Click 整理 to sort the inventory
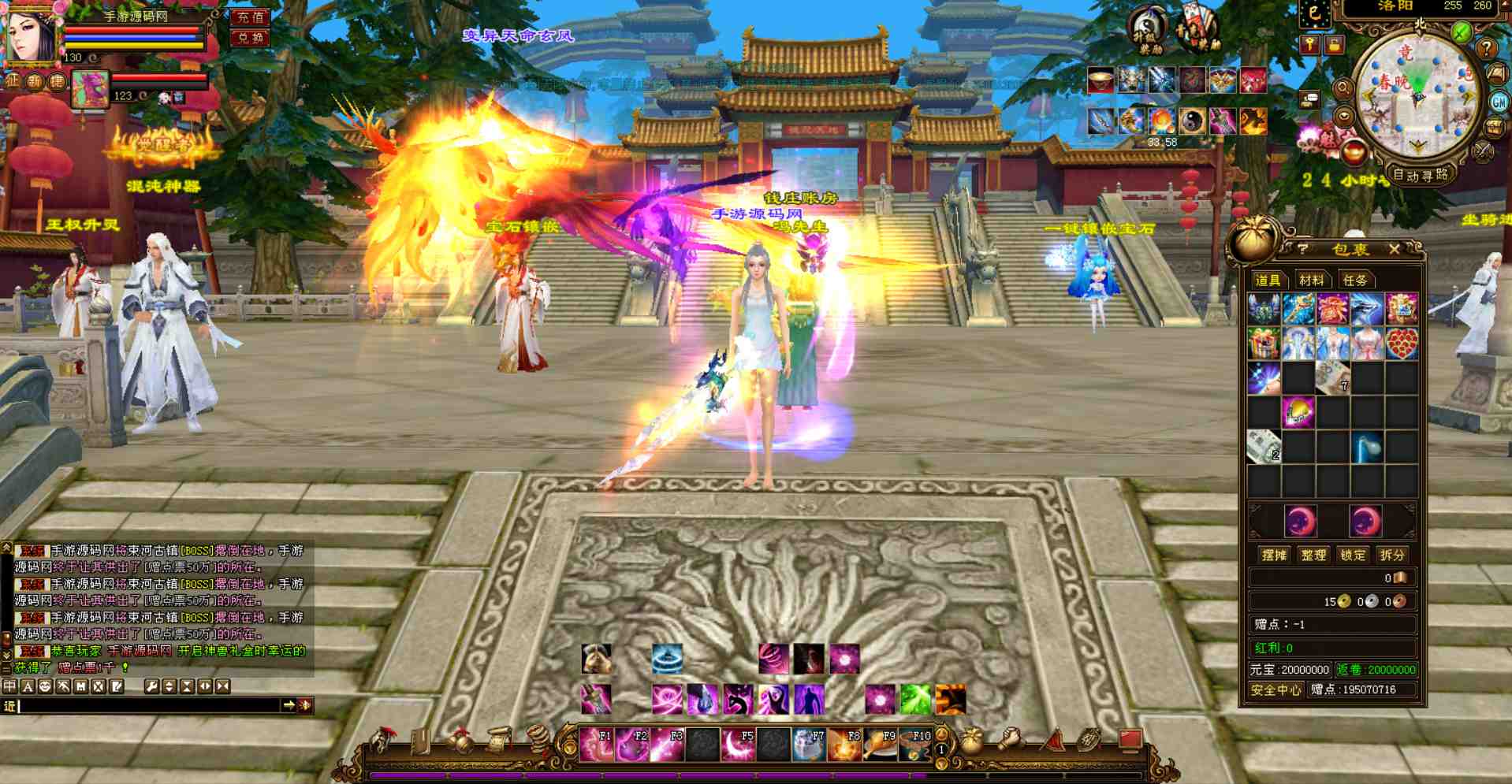The height and width of the screenshot is (784, 1512). pyautogui.click(x=1313, y=554)
